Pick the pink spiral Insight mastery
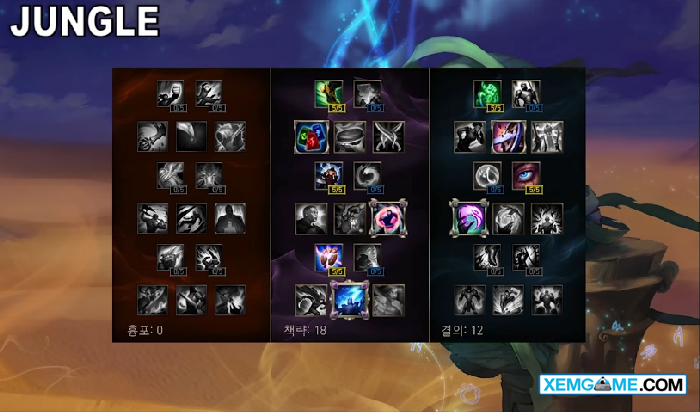The width and height of the screenshot is (700, 412). pos(469,217)
